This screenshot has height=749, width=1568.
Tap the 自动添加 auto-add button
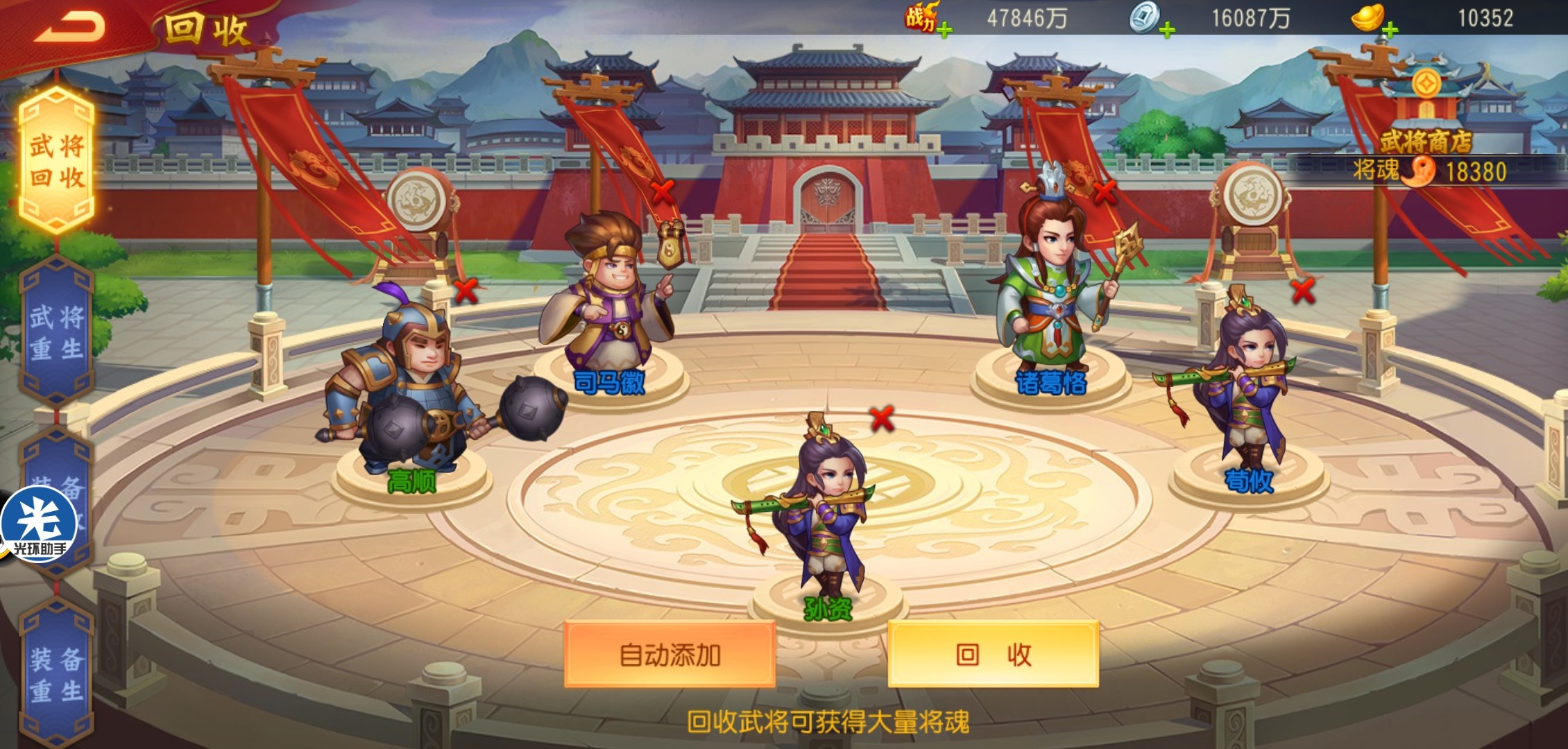(x=670, y=655)
